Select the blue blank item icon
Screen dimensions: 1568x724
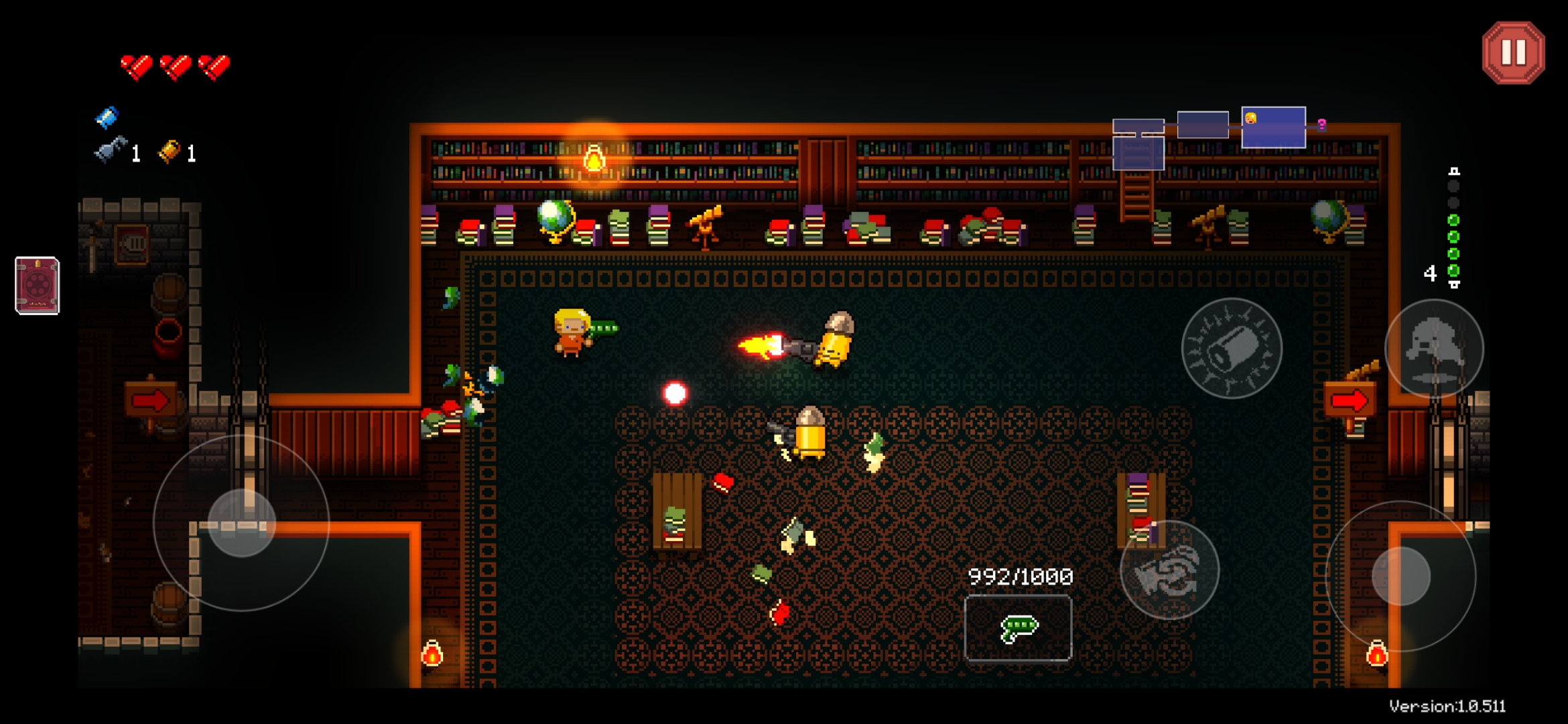point(106,118)
